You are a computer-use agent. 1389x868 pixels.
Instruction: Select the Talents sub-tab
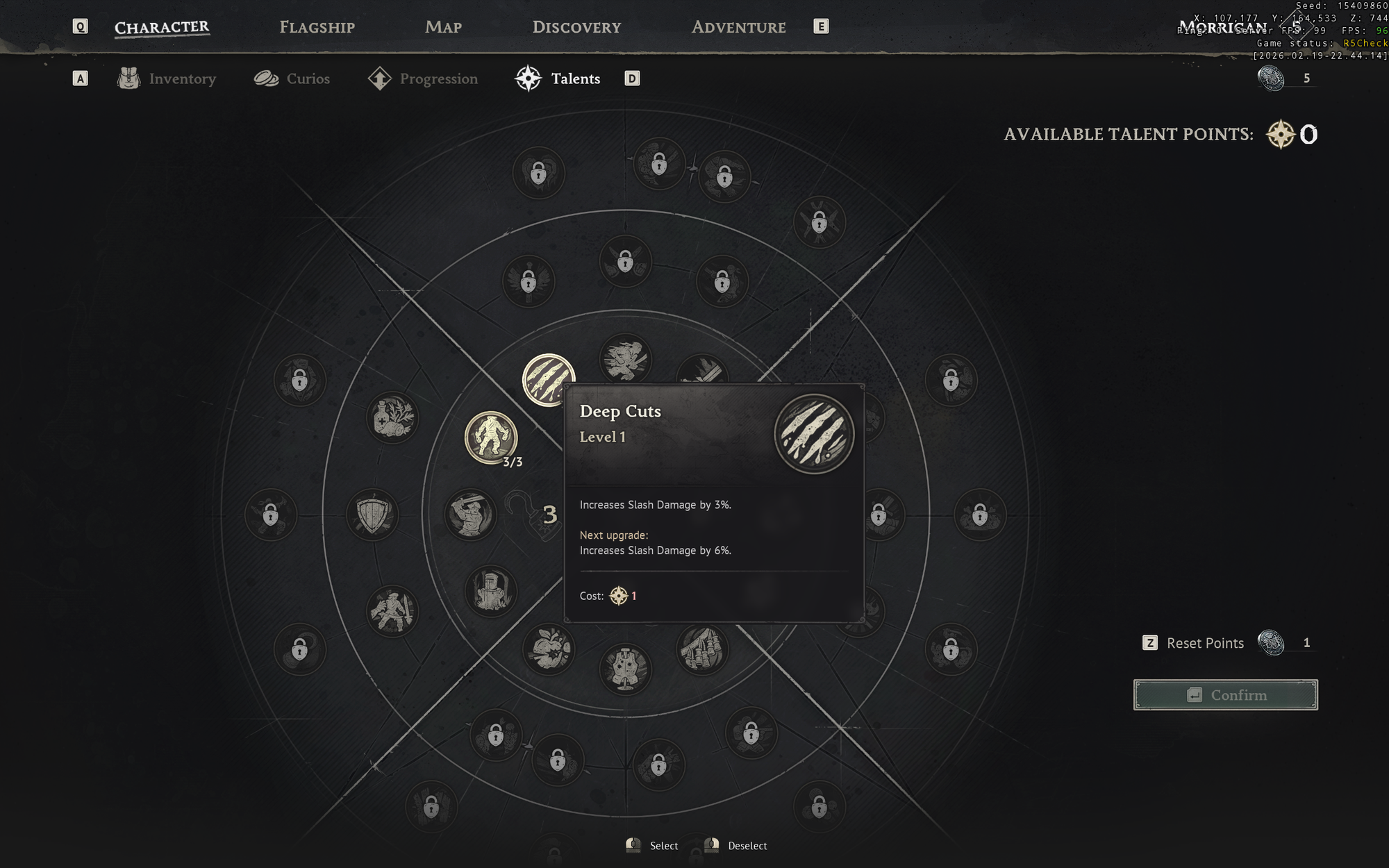coord(558,78)
